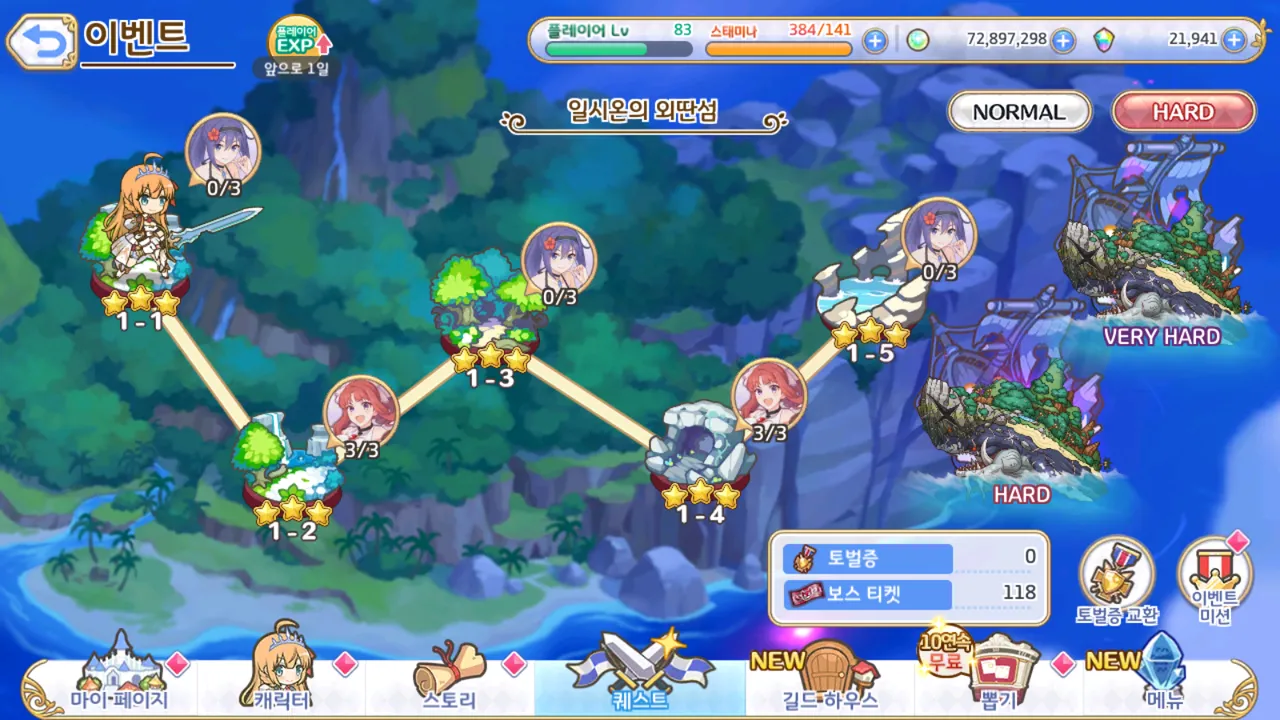The height and width of the screenshot is (720, 1280).
Task: Buy jewels with the plus button
Action: click(1234, 41)
